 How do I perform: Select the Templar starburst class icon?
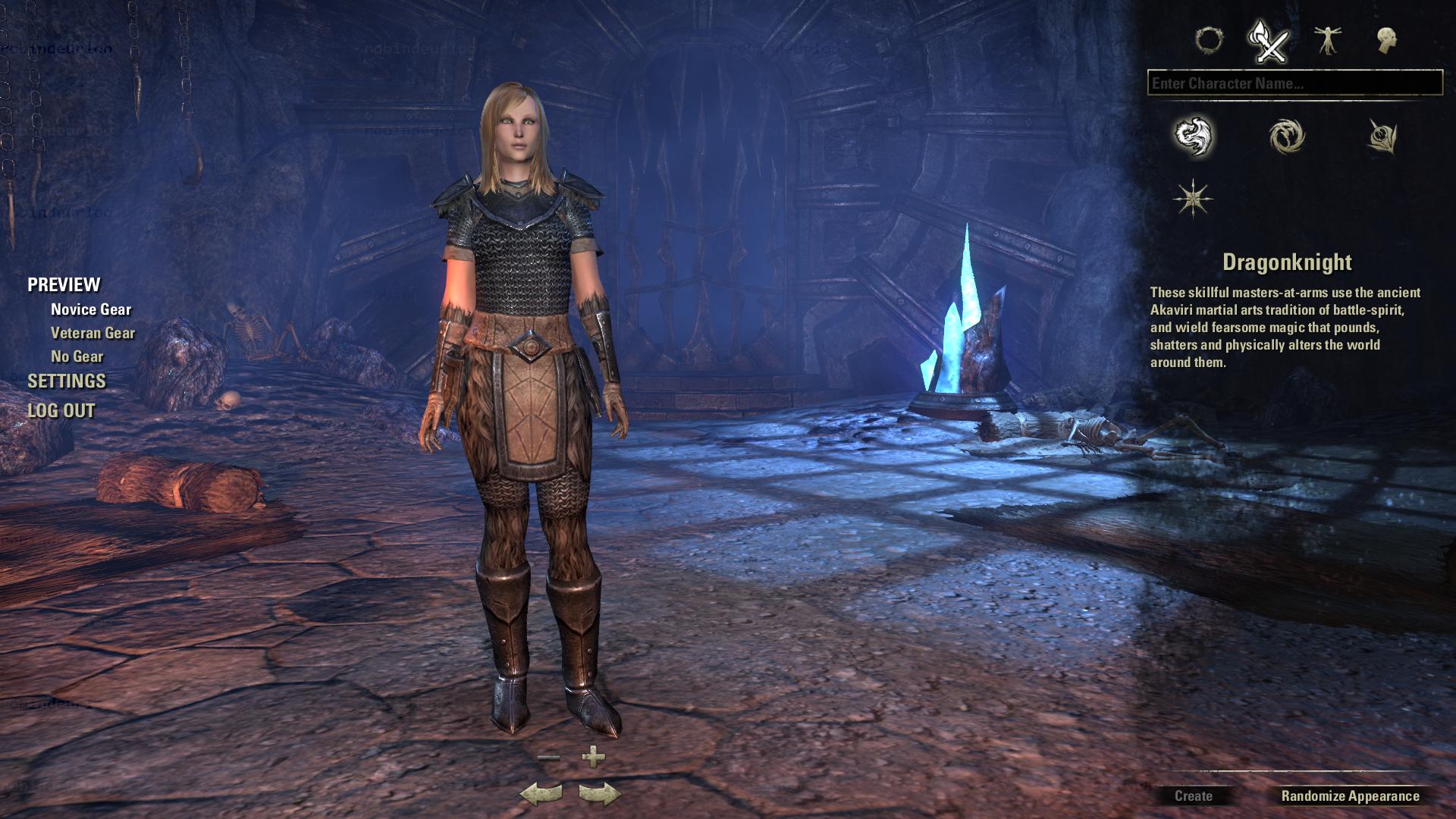[x=1193, y=199]
